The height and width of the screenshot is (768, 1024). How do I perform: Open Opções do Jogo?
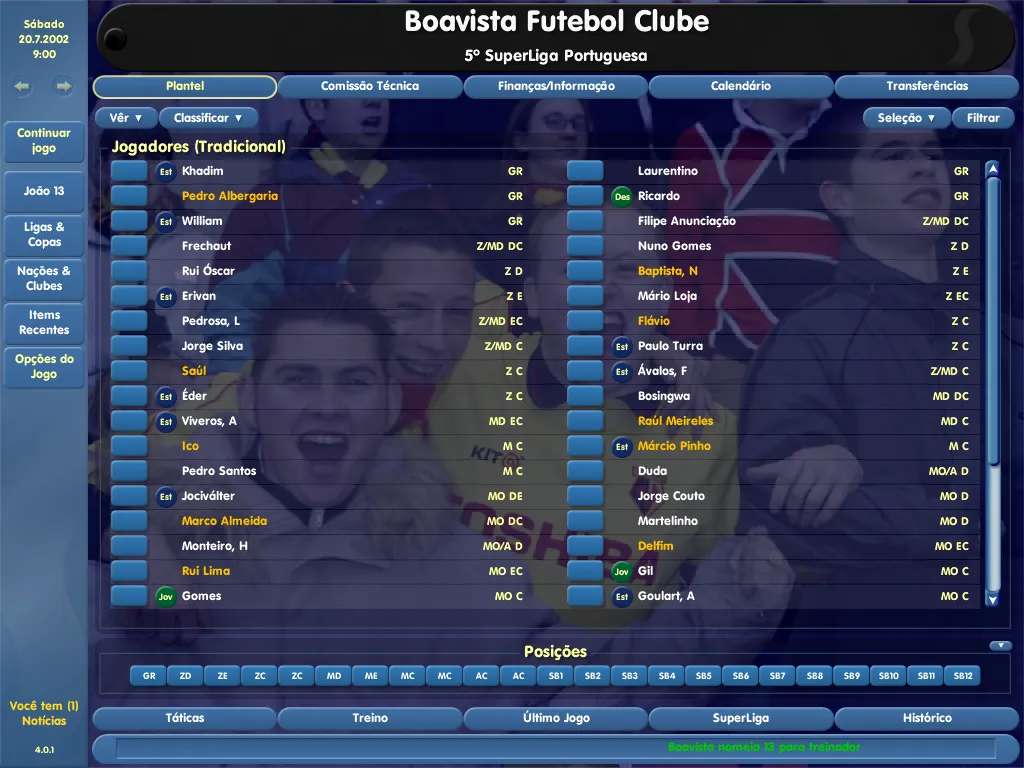tap(44, 366)
